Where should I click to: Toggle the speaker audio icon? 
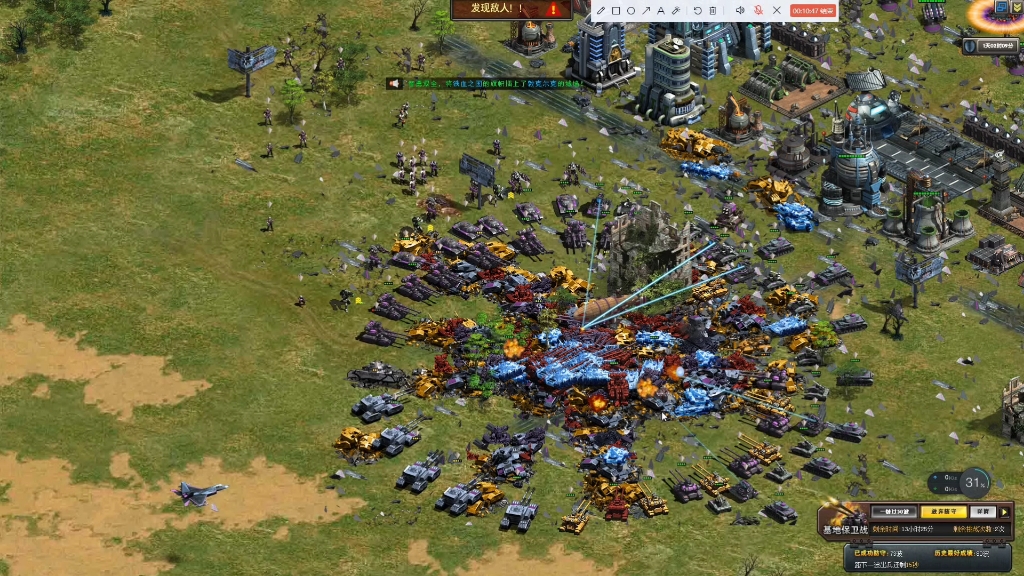point(740,11)
